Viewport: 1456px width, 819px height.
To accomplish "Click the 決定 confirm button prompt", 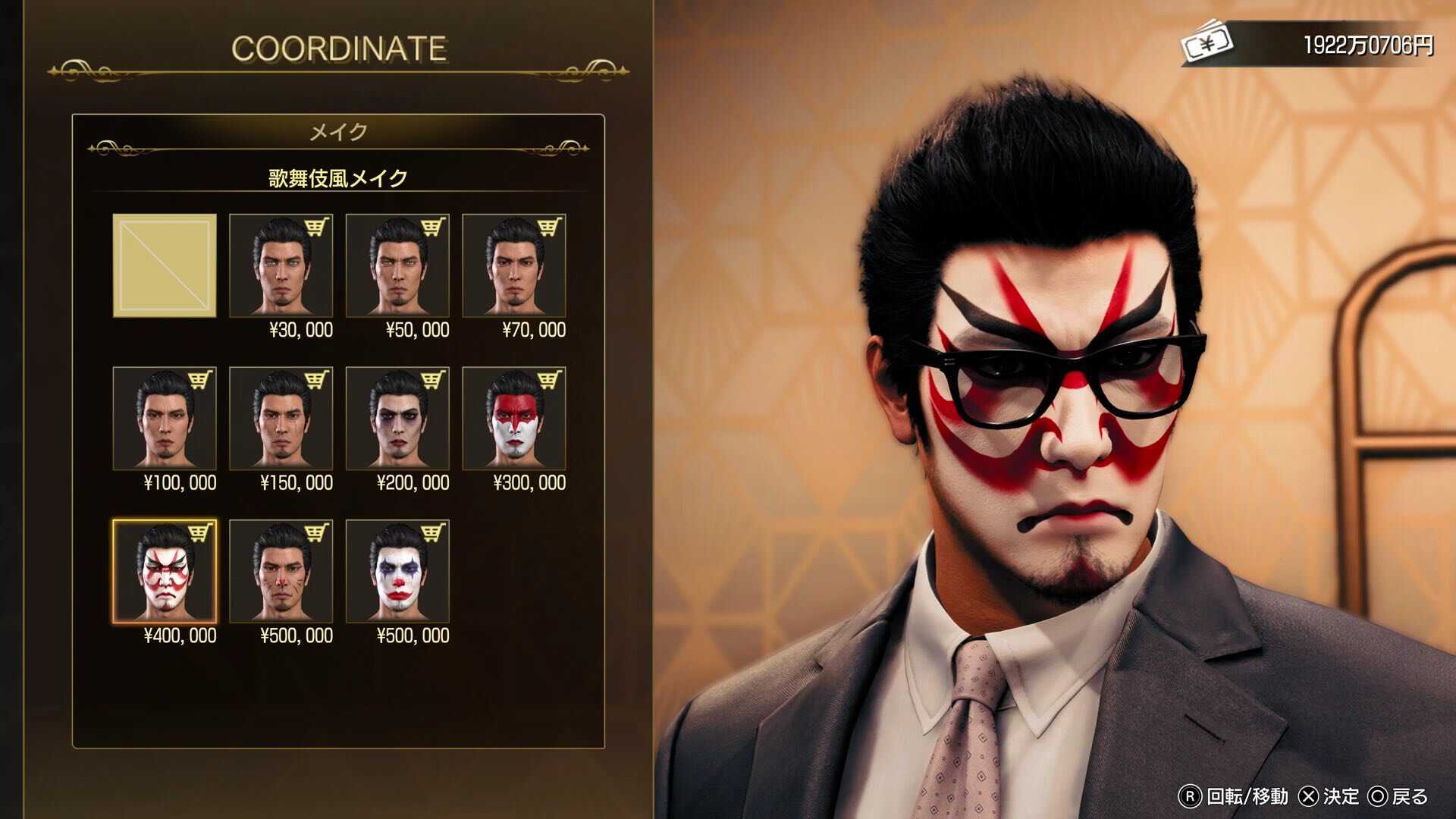I will point(1329,797).
